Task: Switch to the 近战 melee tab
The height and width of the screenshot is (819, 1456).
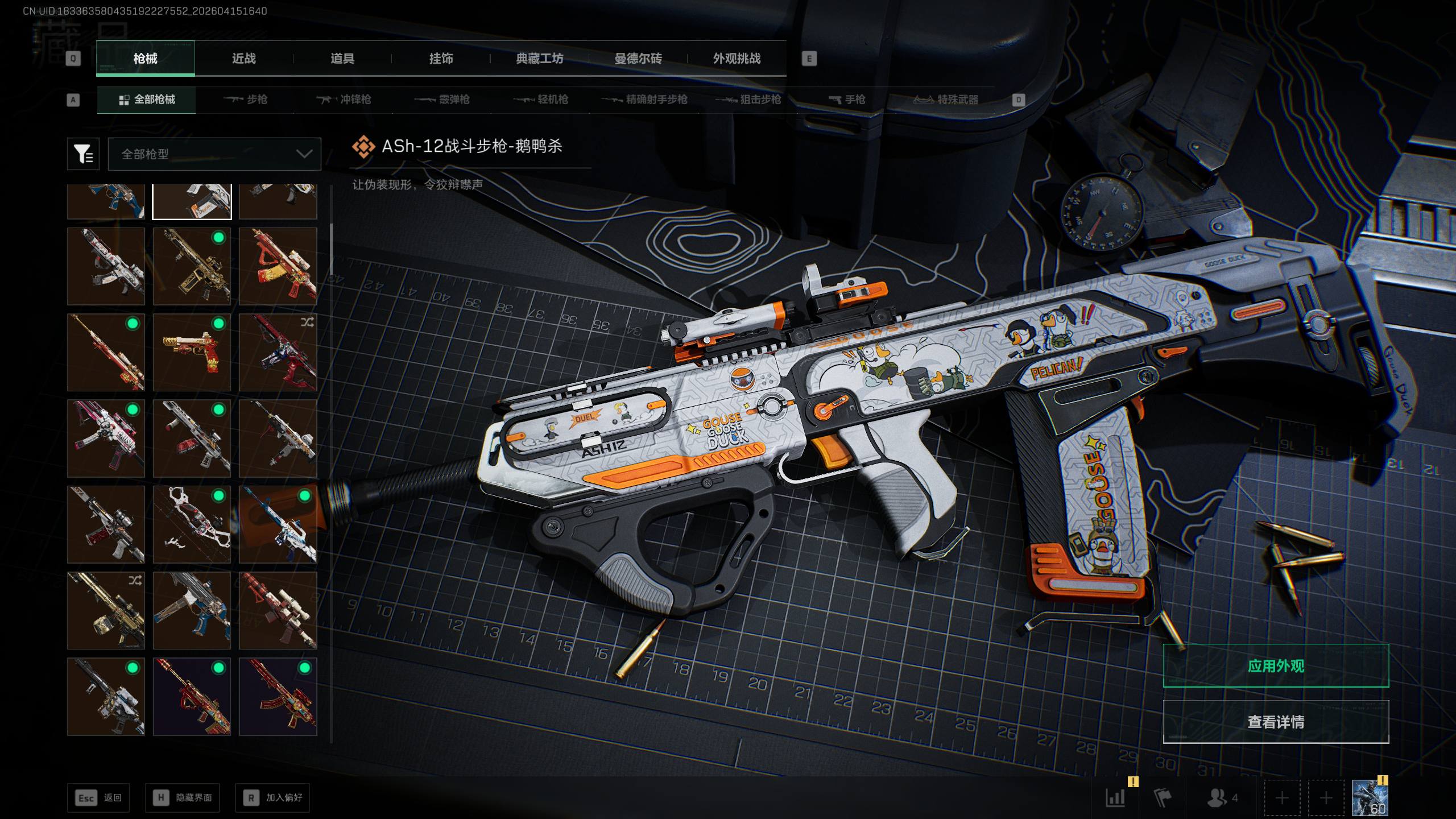Action: [x=243, y=59]
